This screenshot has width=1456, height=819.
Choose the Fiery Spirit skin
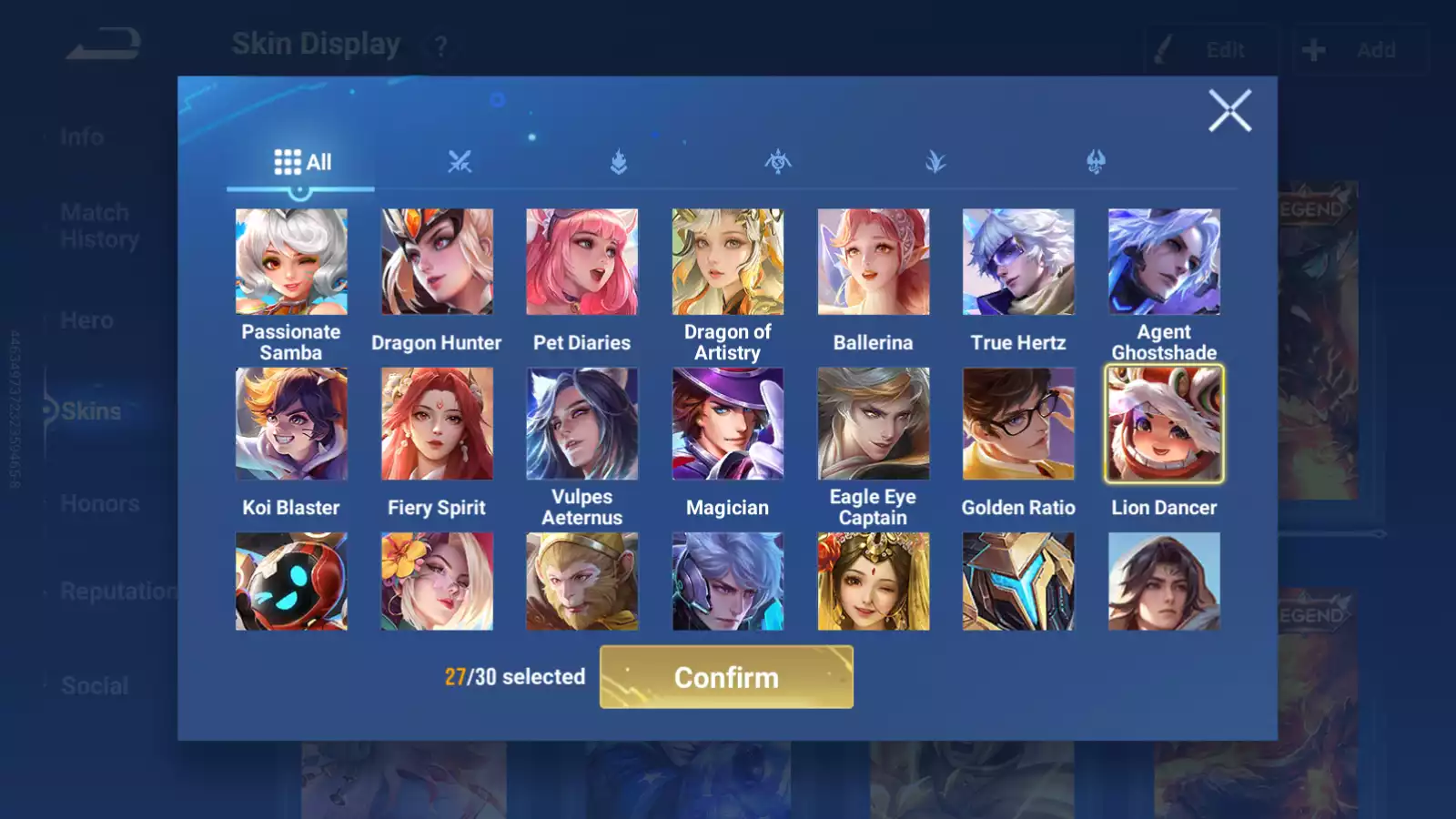click(437, 424)
